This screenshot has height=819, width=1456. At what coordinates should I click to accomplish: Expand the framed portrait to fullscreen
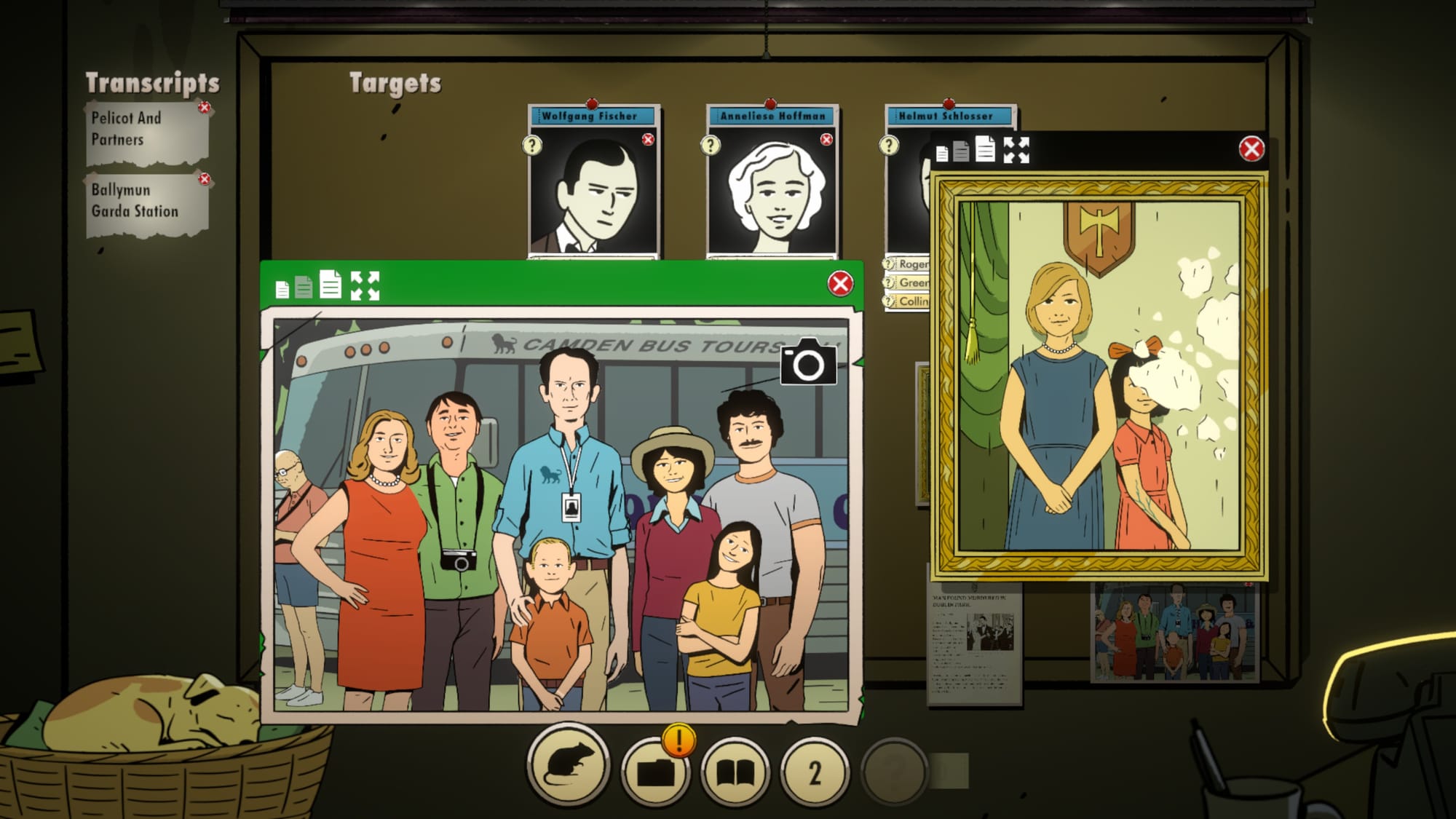[1016, 150]
